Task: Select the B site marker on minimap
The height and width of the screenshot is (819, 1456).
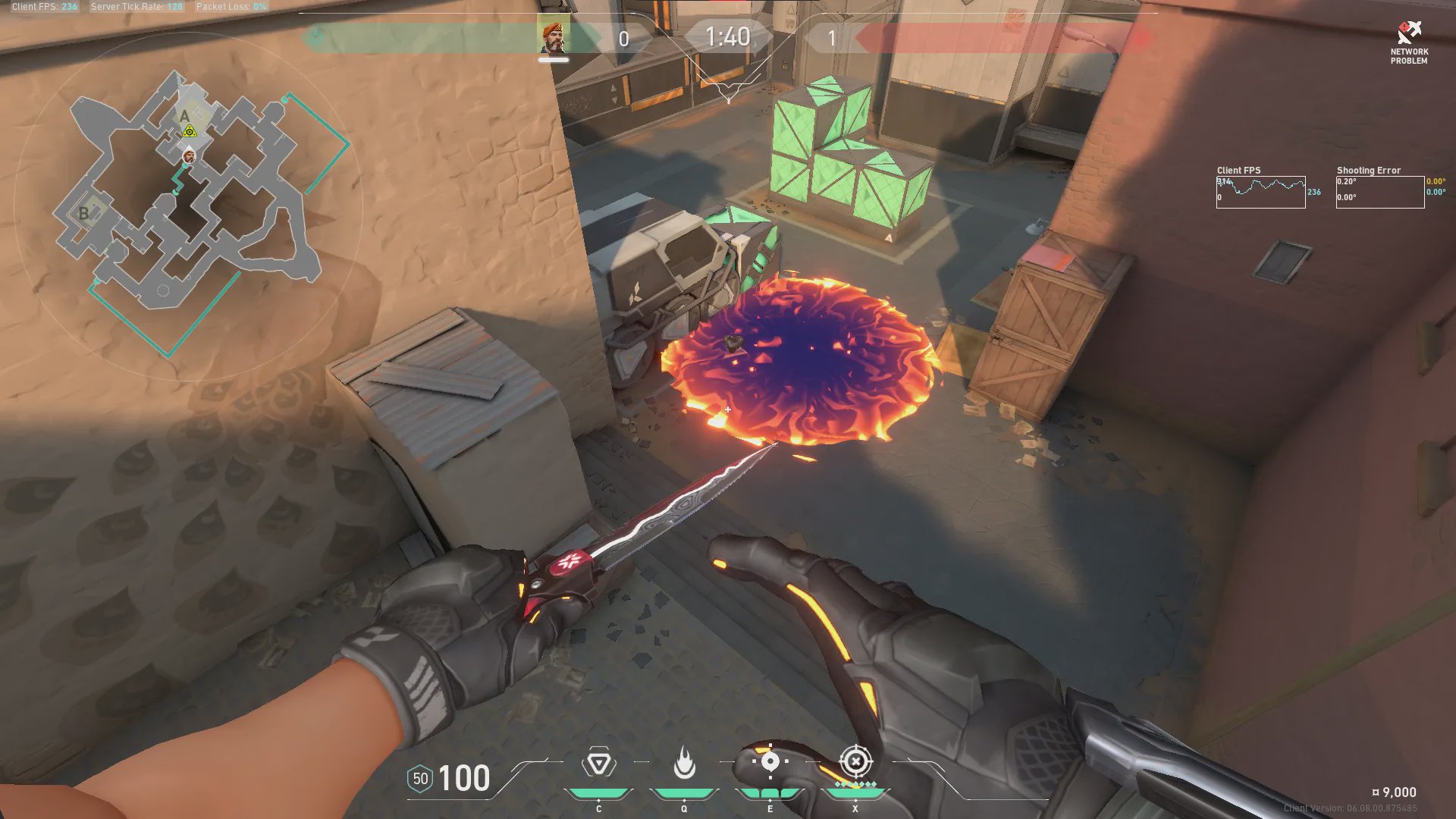Action: tap(84, 213)
